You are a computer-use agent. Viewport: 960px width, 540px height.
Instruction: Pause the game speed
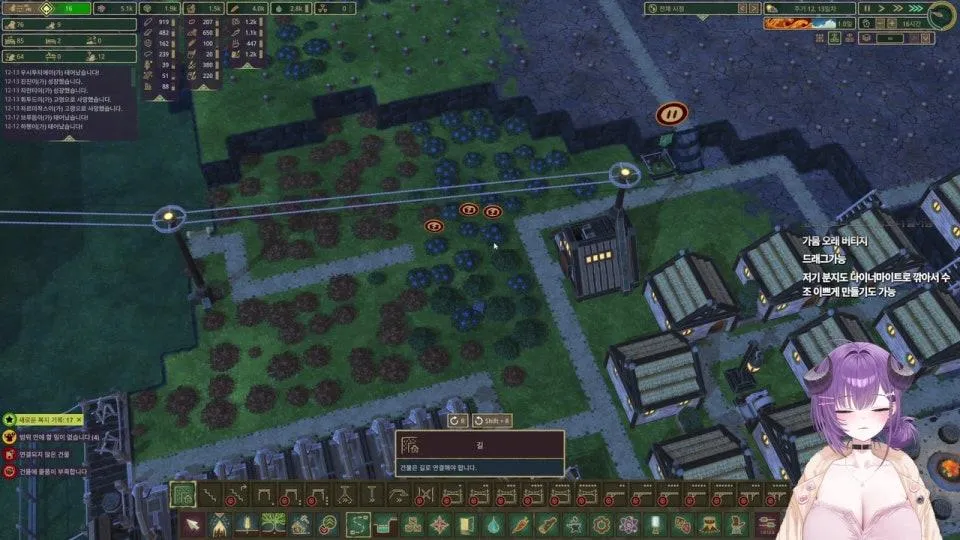[868, 8]
